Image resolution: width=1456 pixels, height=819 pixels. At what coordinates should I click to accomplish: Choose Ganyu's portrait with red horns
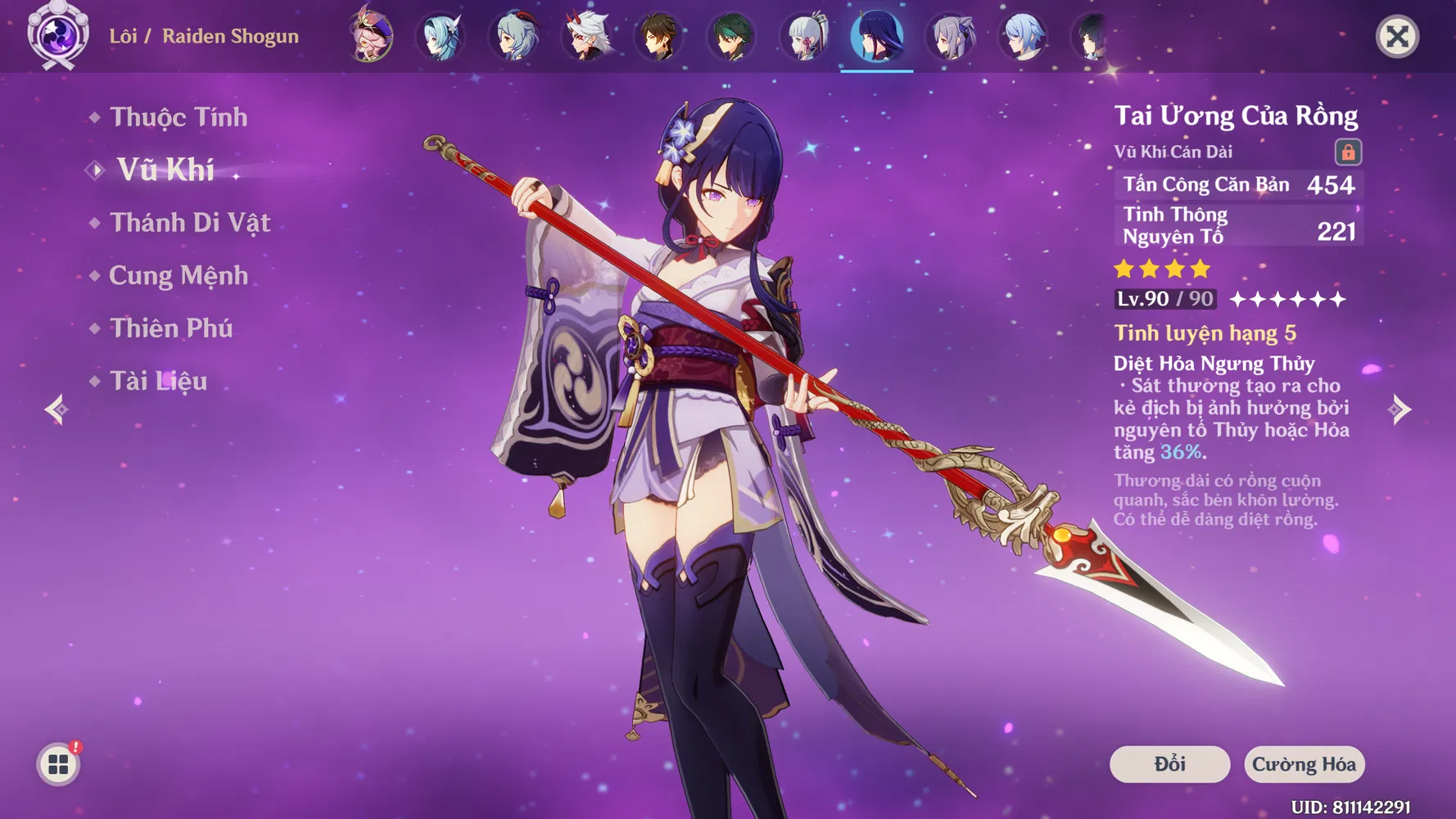(515, 37)
